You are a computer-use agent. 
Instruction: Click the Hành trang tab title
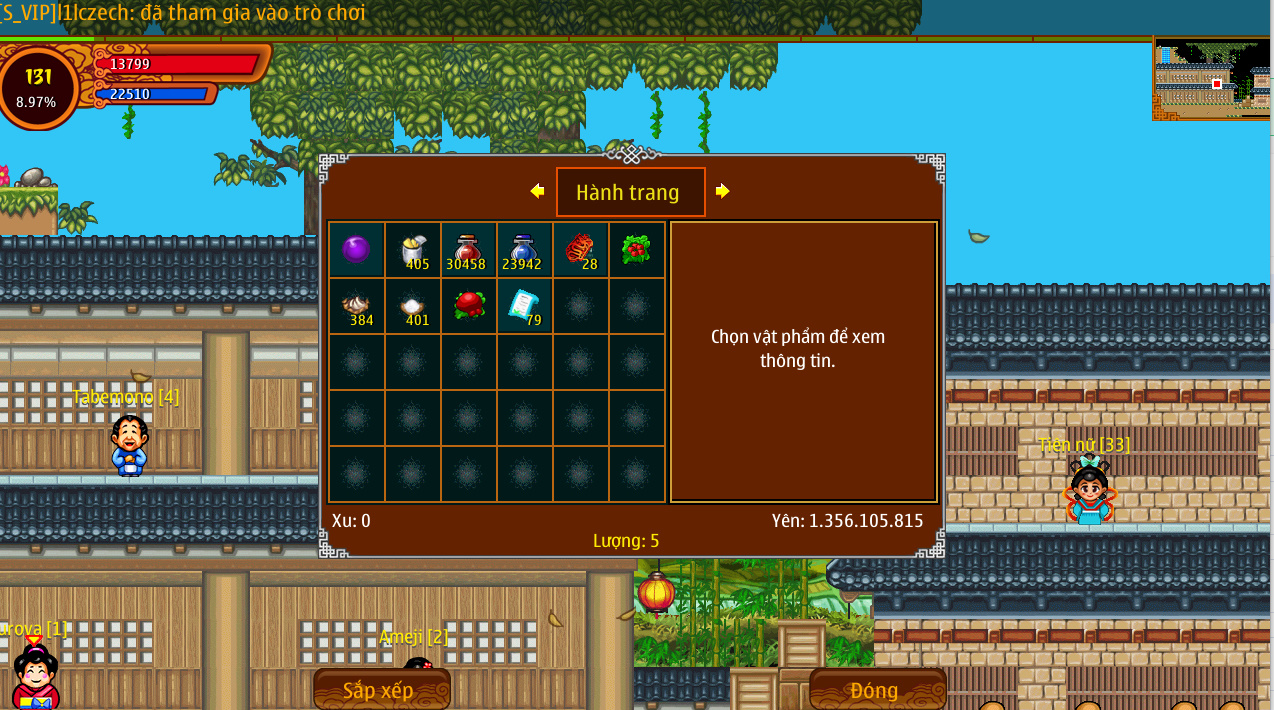[x=630, y=192]
